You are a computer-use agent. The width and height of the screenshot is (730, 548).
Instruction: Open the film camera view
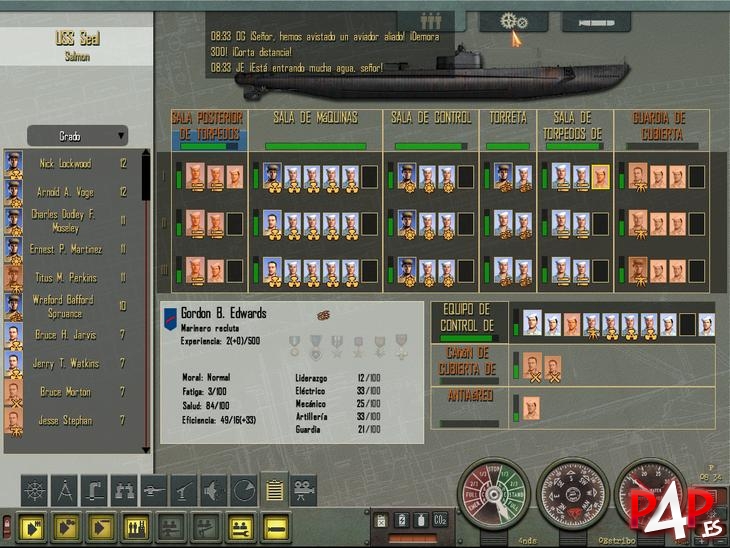click(x=303, y=490)
